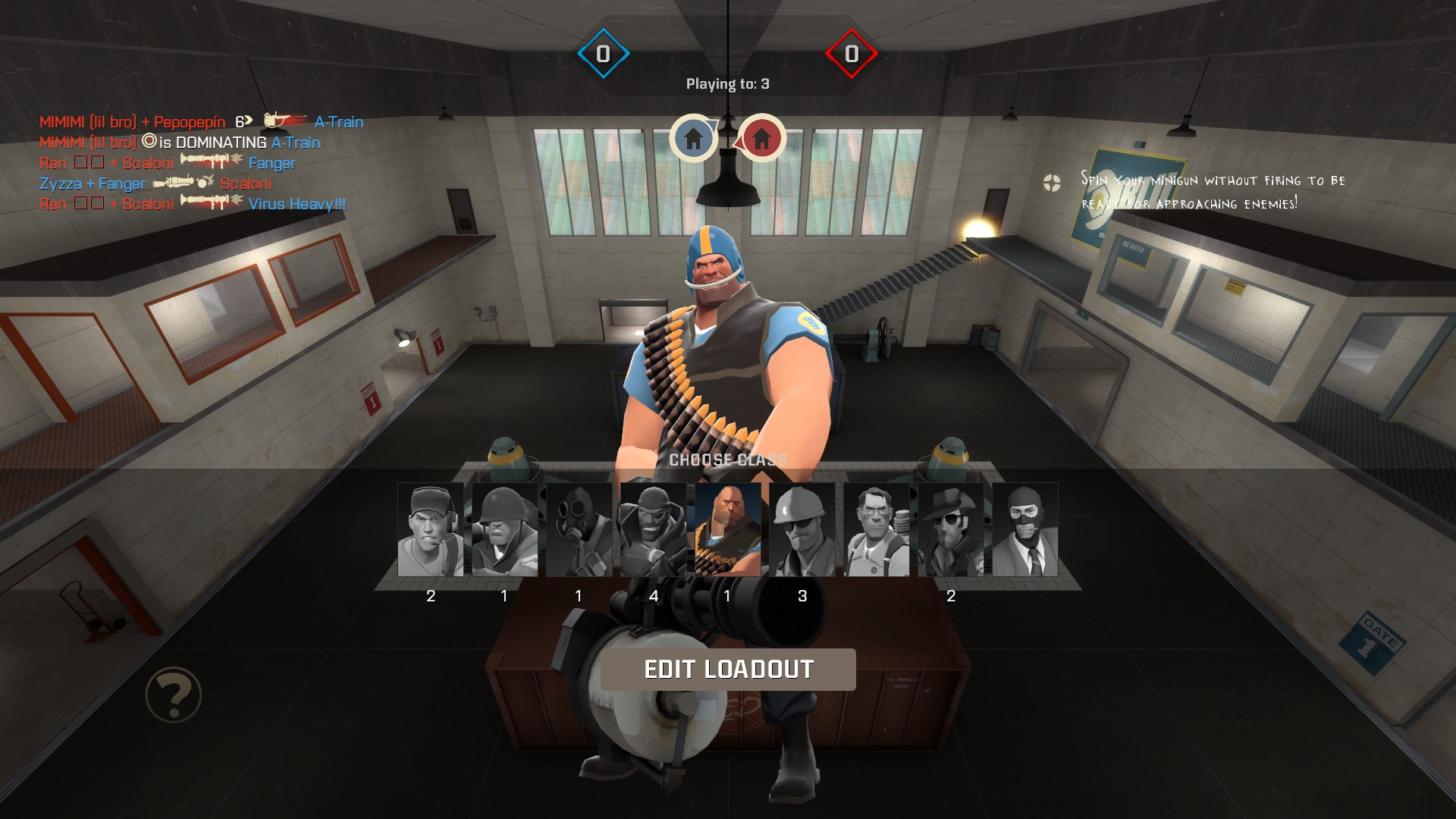Select the Scout class portrait
Viewport: 1456px width, 819px height.
[x=429, y=531]
